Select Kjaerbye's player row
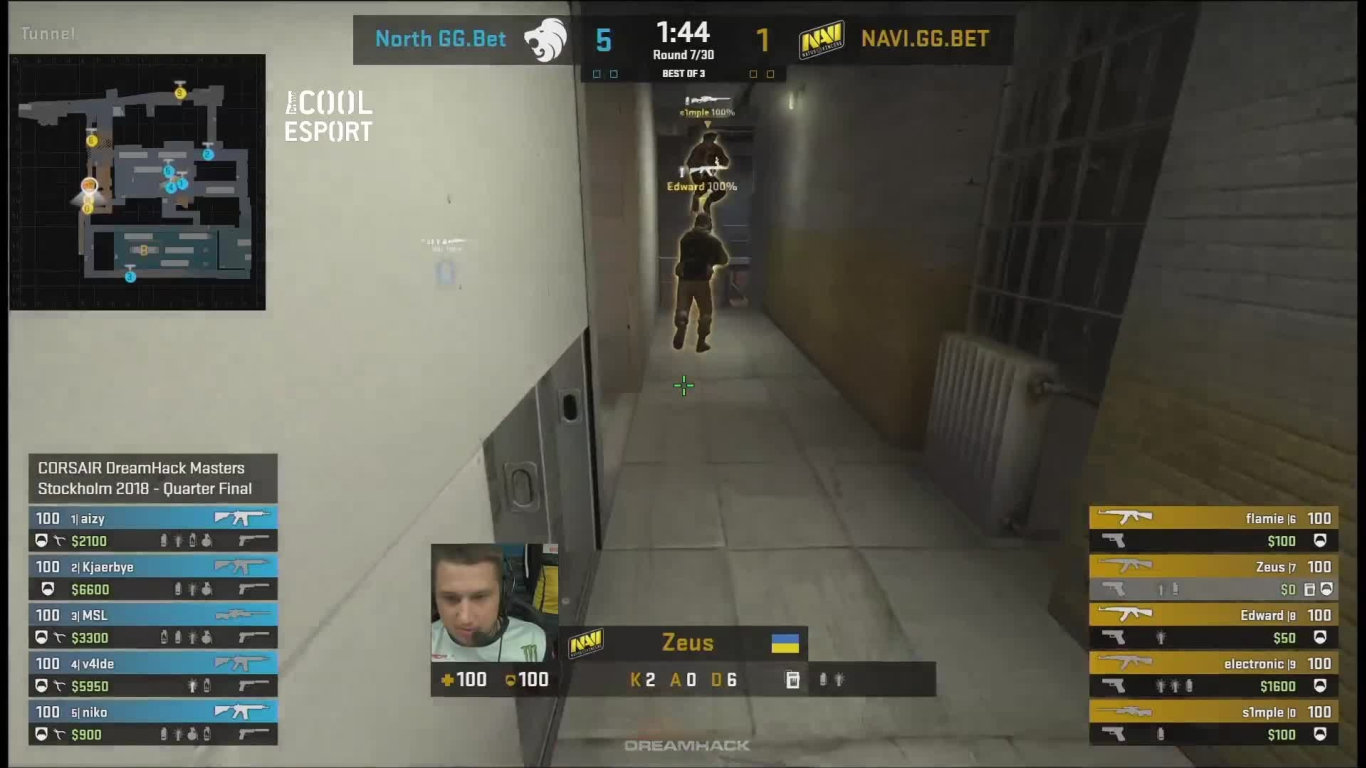Image resolution: width=1366 pixels, height=768 pixels. tap(153, 578)
